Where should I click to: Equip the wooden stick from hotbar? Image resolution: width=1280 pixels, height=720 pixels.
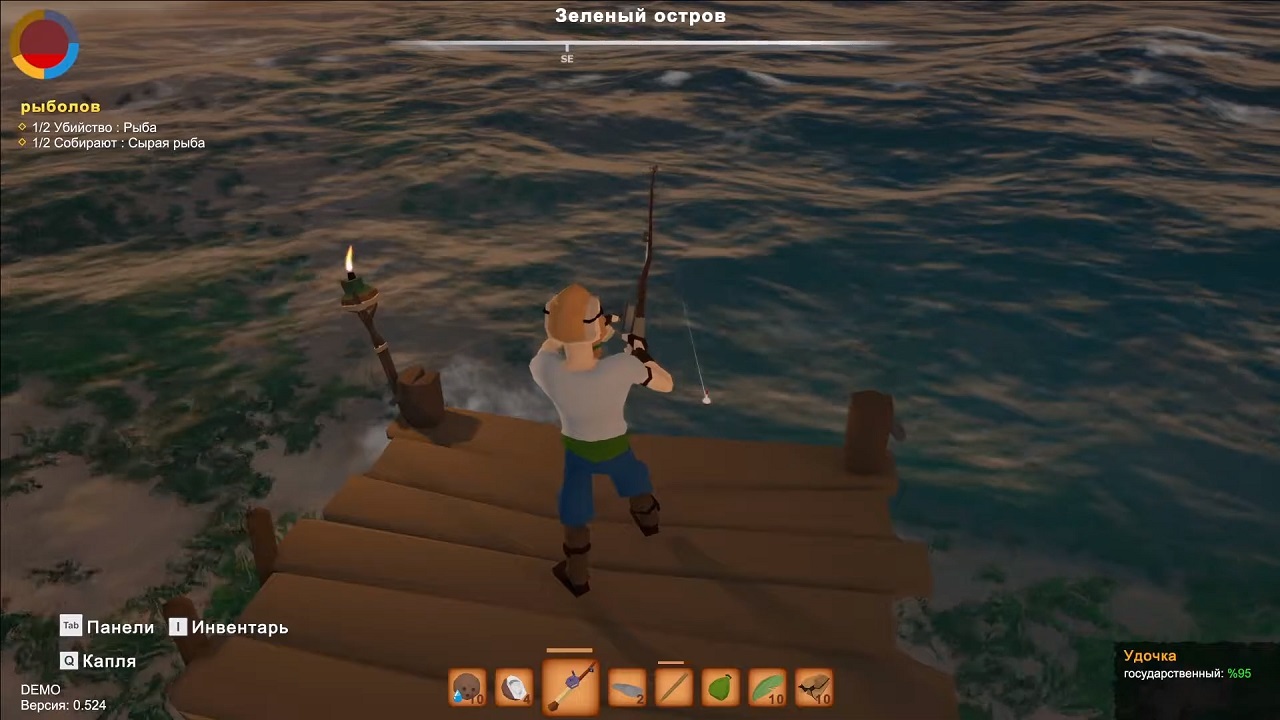tap(673, 687)
